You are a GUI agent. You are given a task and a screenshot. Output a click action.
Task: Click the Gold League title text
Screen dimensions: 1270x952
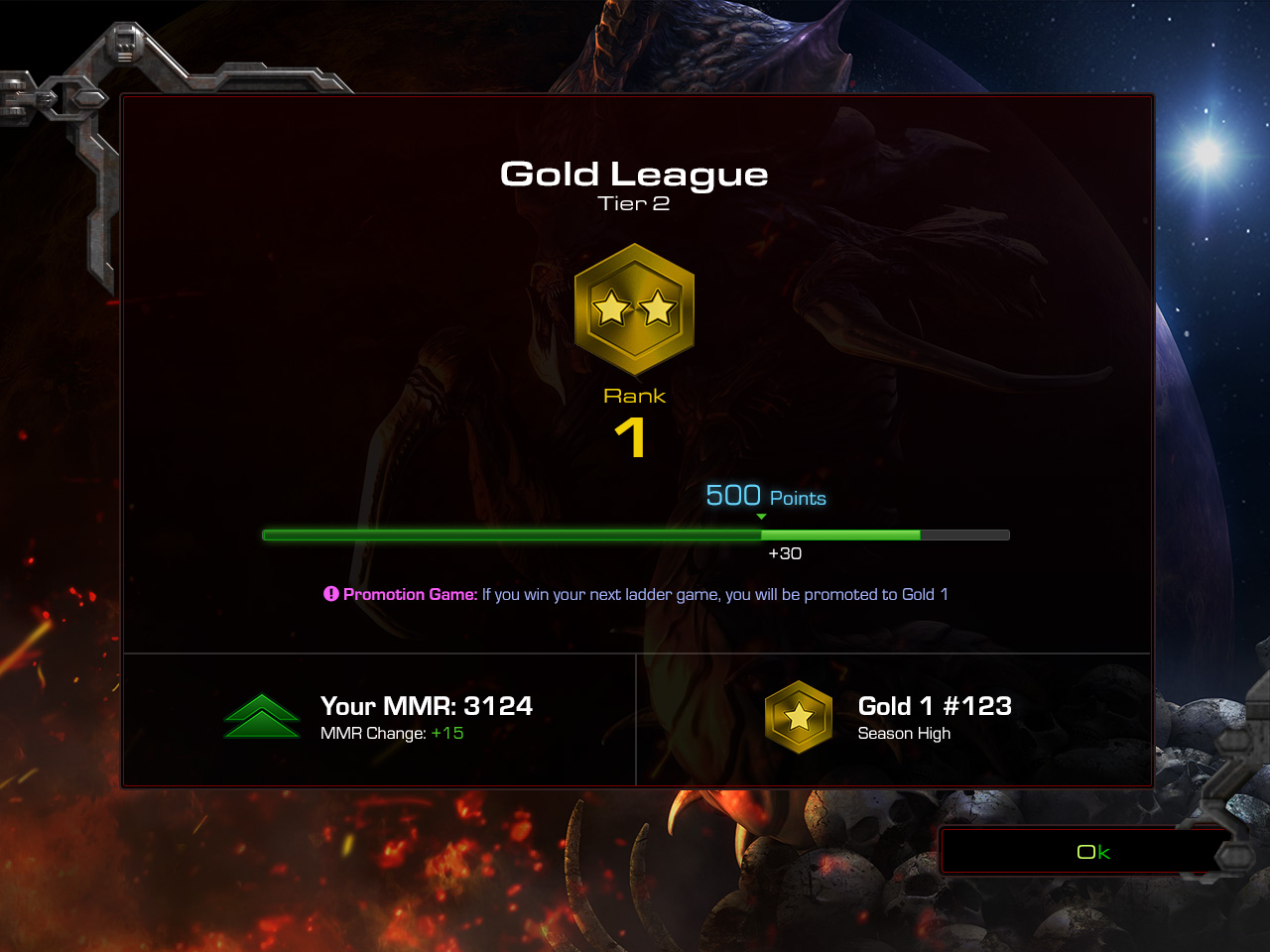point(635,175)
